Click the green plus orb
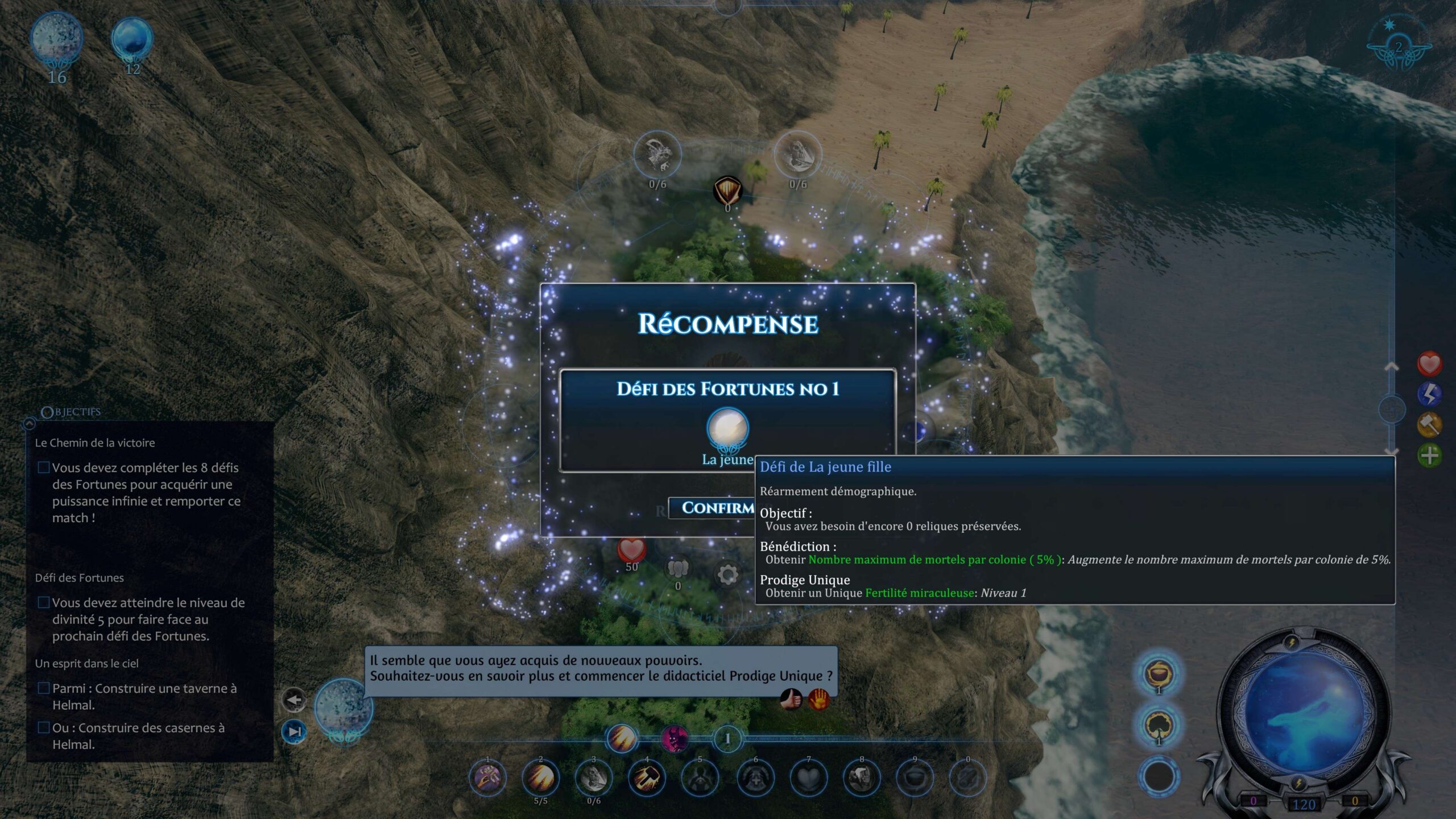This screenshot has width=1456, height=819. (1429, 455)
